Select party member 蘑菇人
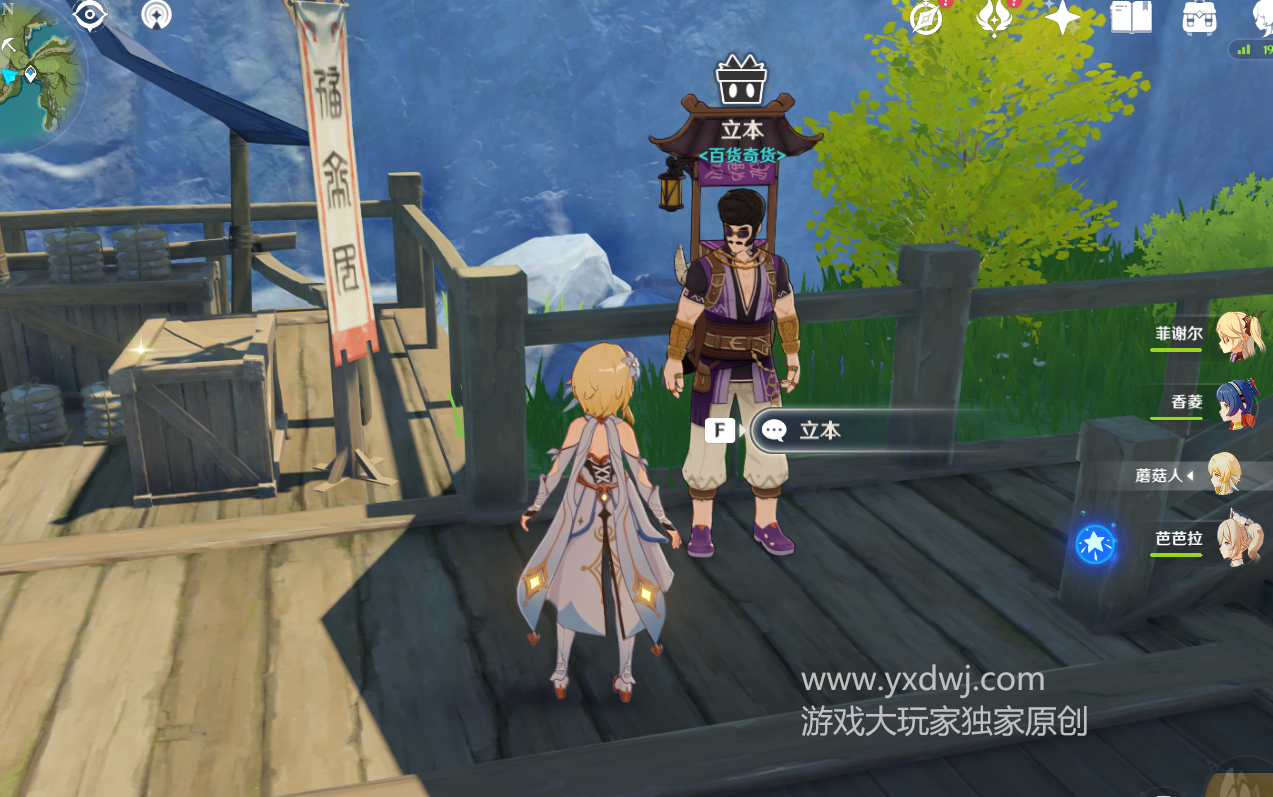The image size is (1273, 797). point(1225,474)
